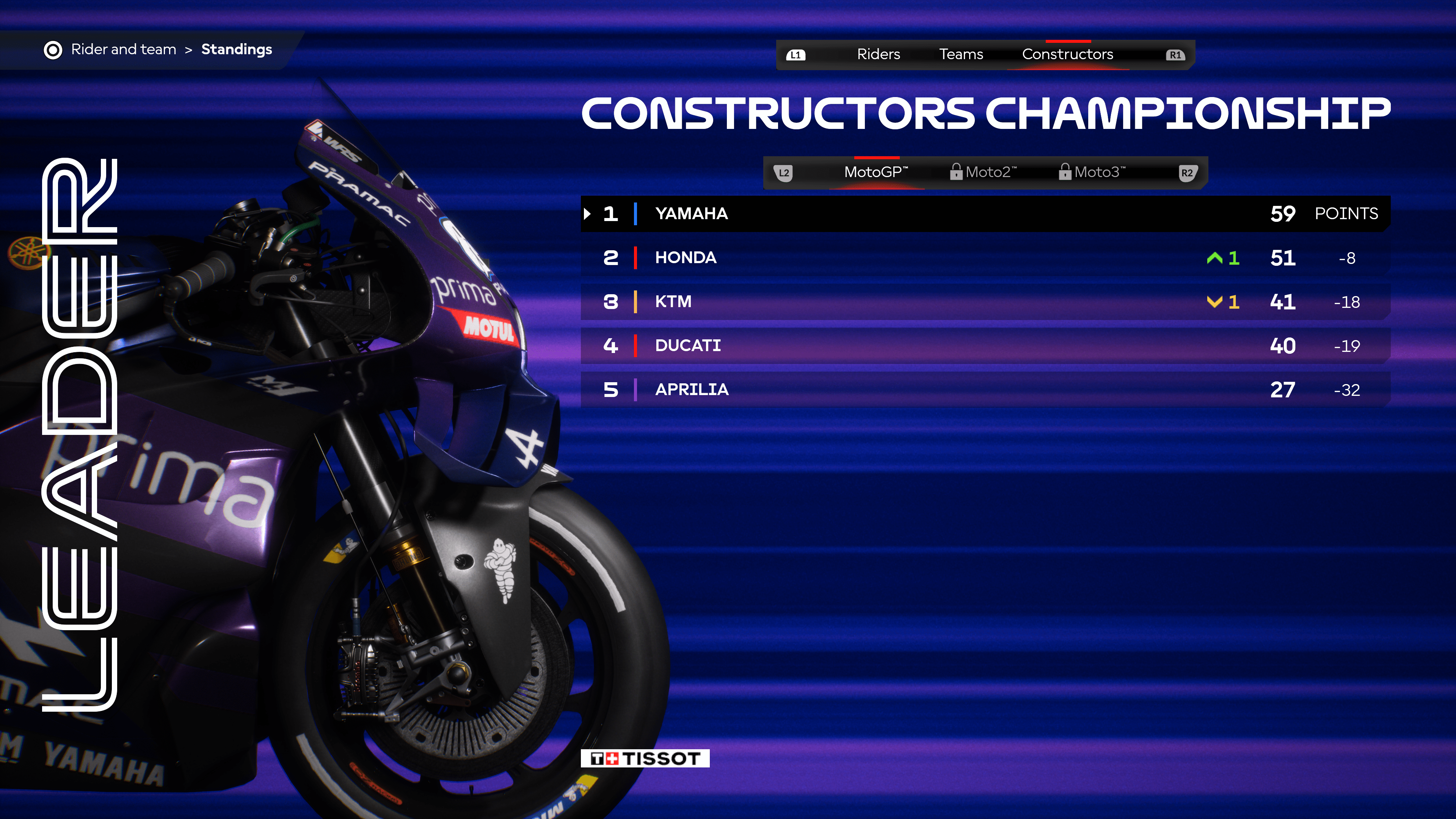Choose the MotoGP class tab
Image resolution: width=1456 pixels, height=819 pixels.
click(x=875, y=173)
